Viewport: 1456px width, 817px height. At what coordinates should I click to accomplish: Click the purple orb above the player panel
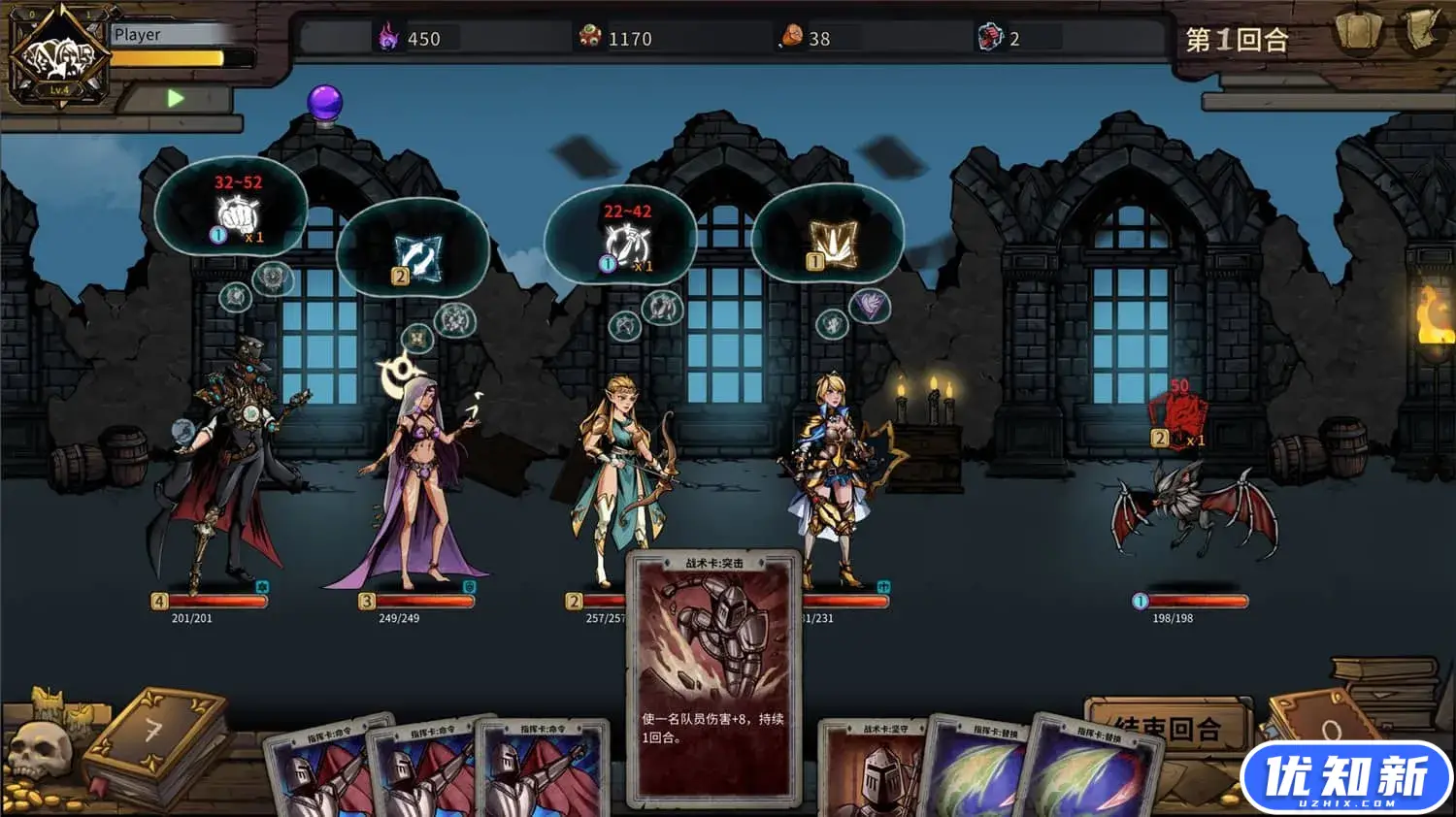324,103
